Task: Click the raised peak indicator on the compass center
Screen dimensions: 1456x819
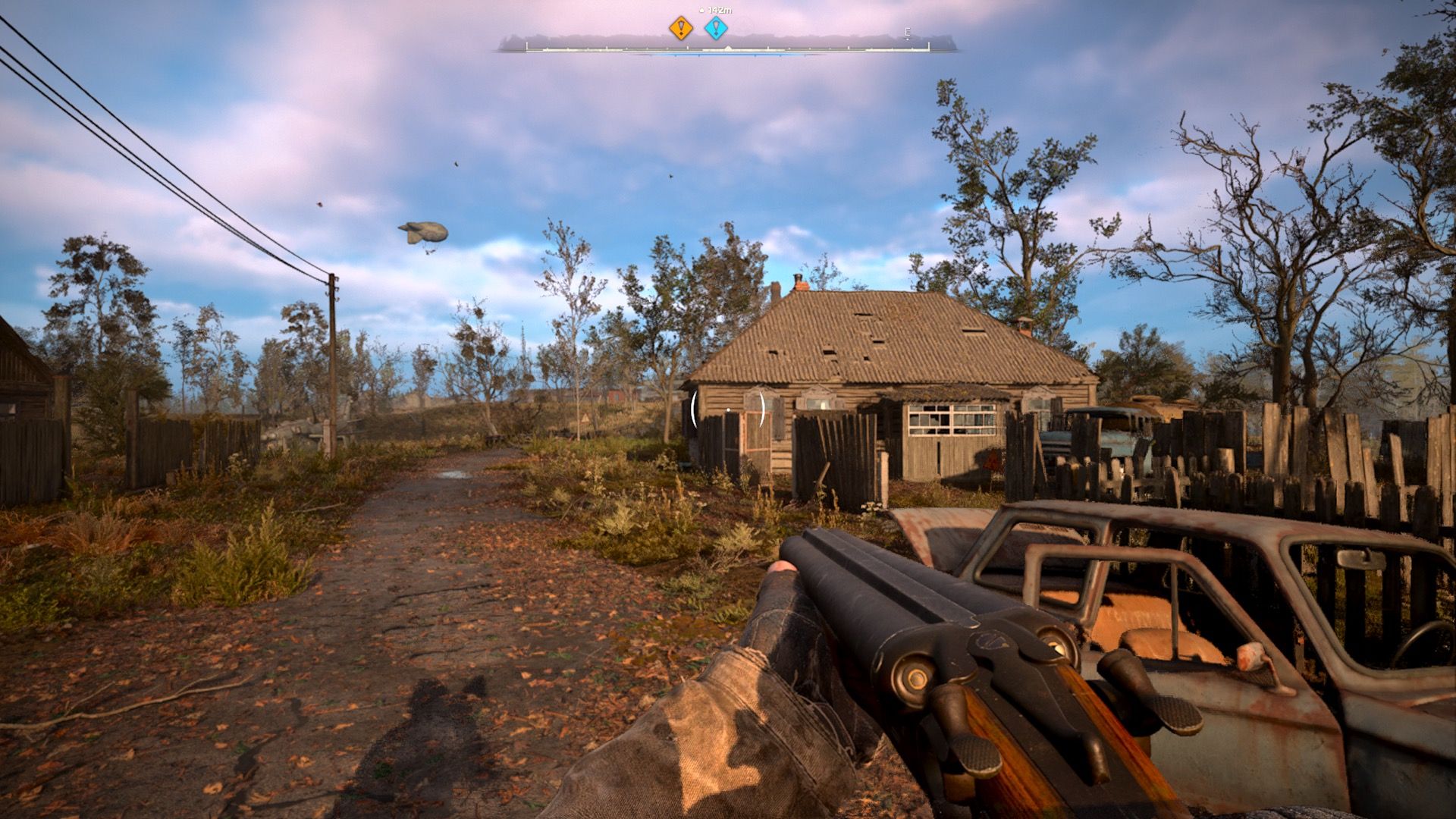Action: click(x=727, y=47)
